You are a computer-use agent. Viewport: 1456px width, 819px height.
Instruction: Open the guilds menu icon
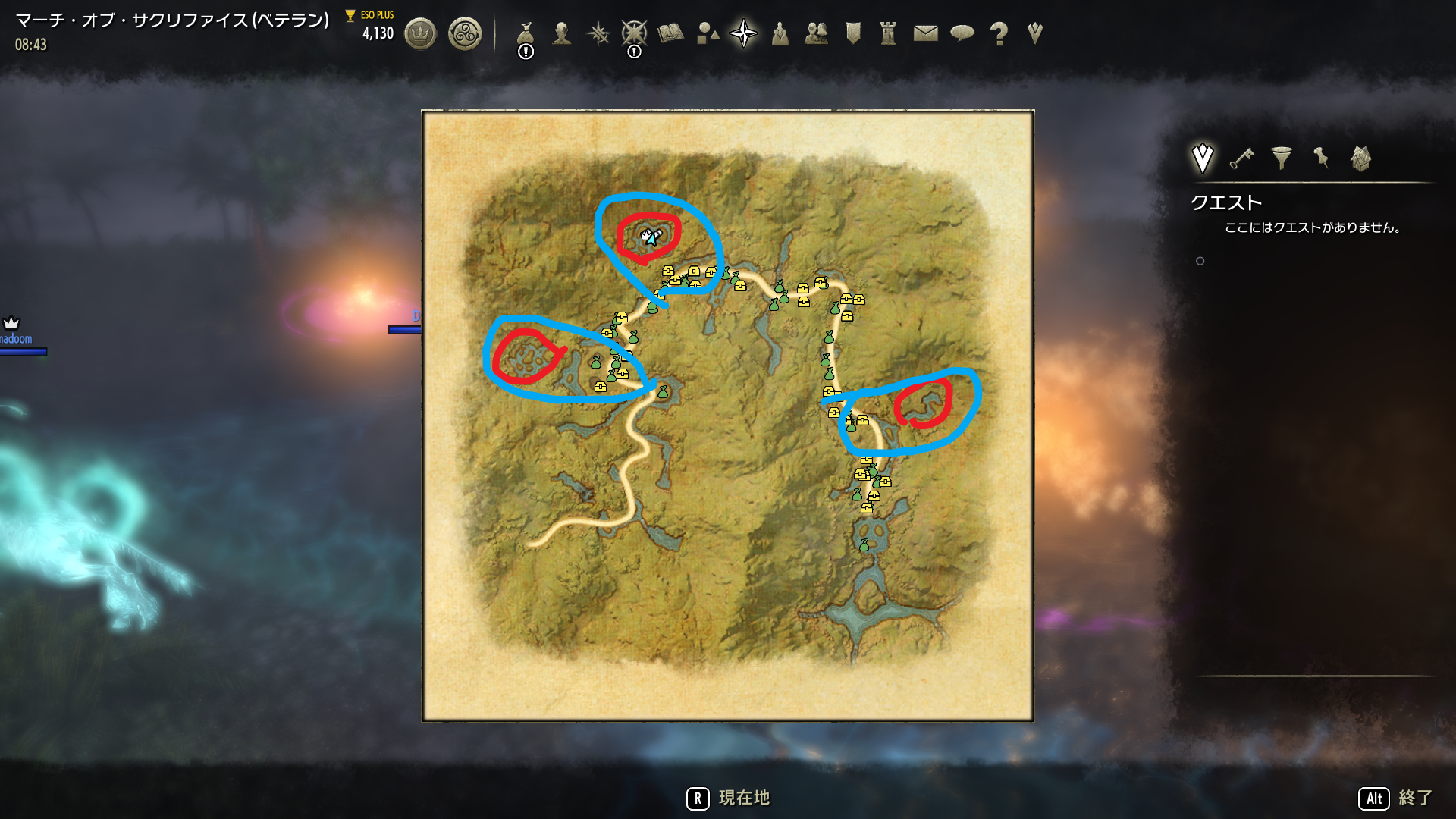[816, 33]
